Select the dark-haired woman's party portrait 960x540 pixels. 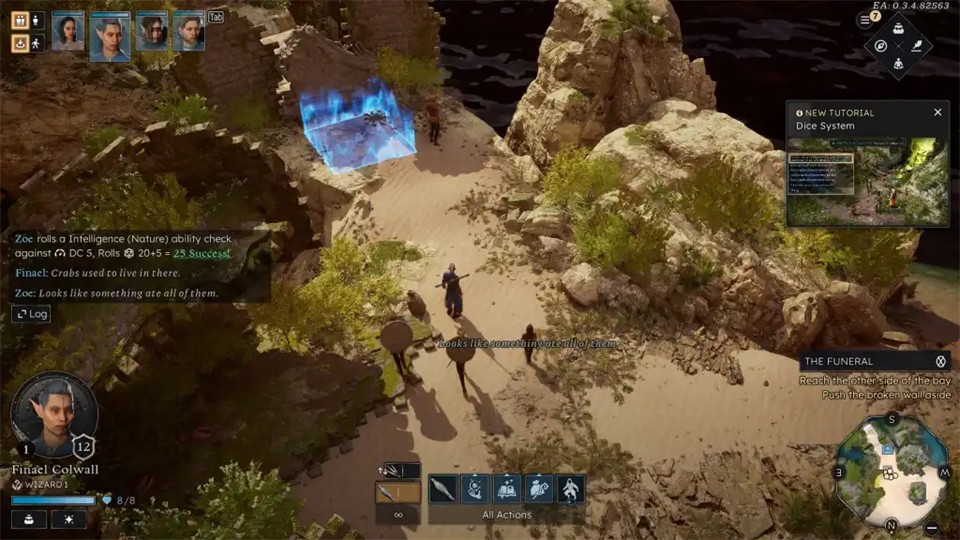68,31
